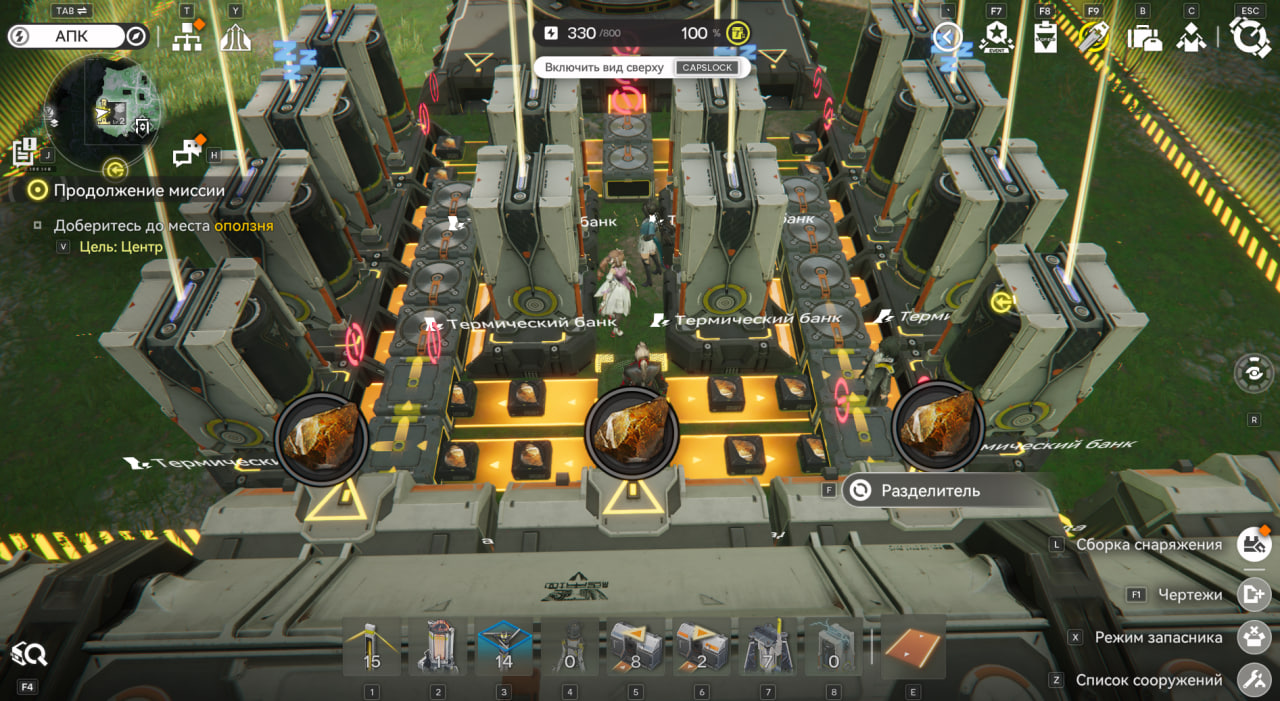This screenshot has width=1280, height=701.
Task: Open Сборка снаряжения
Action: (1254, 545)
